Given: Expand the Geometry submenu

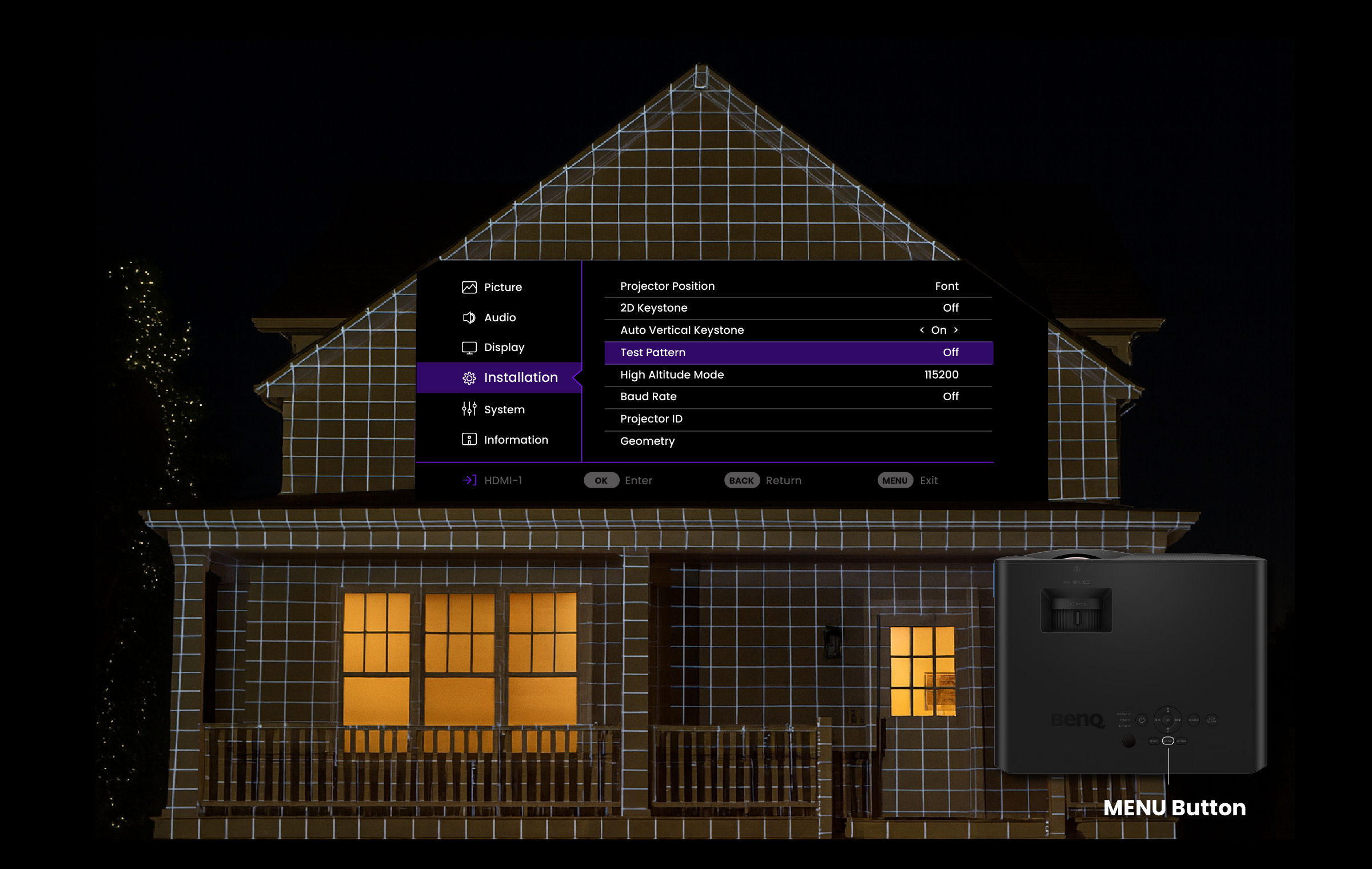Looking at the screenshot, I should click(648, 441).
